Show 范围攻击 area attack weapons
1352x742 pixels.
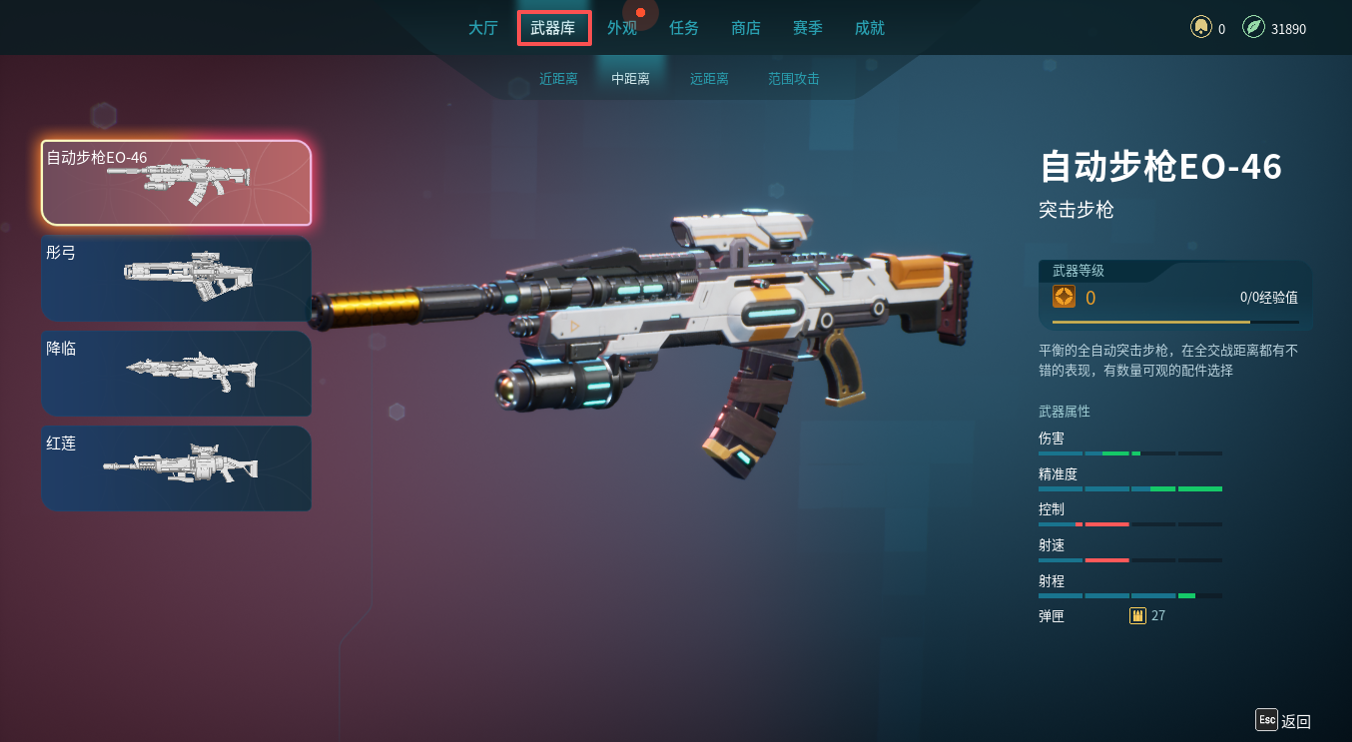click(794, 79)
